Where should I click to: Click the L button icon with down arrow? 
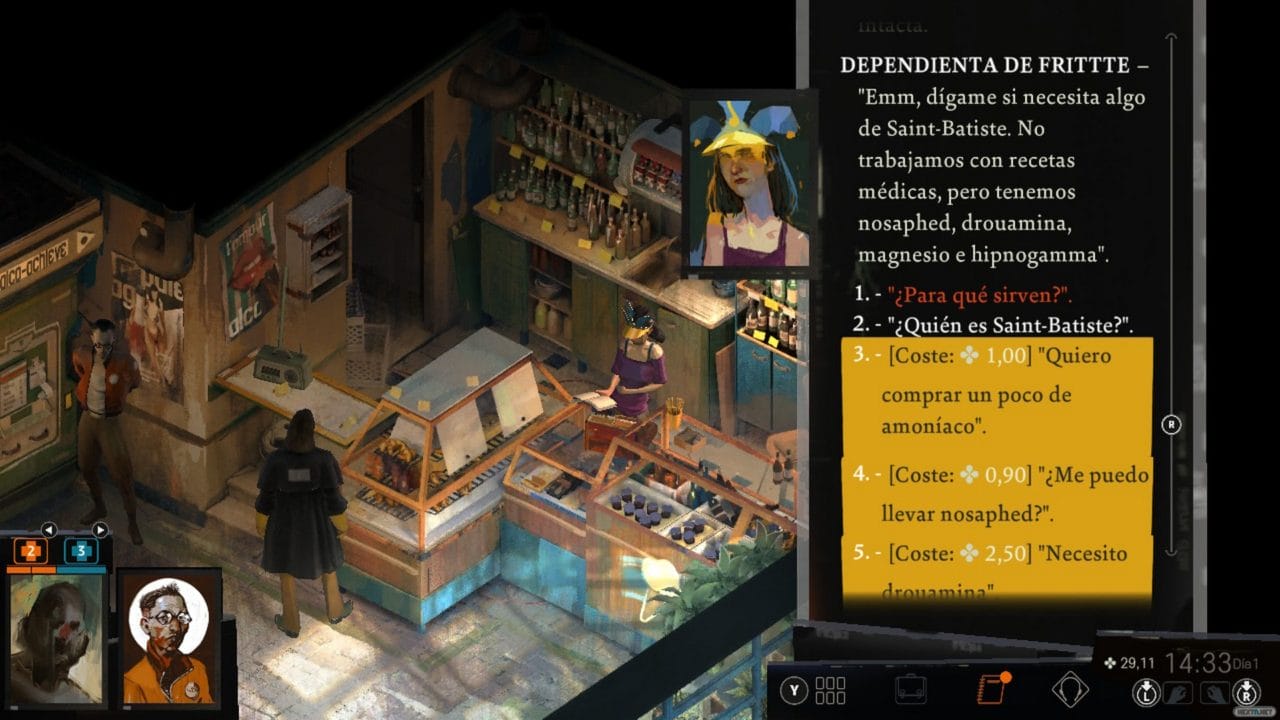pyautogui.click(x=1146, y=694)
